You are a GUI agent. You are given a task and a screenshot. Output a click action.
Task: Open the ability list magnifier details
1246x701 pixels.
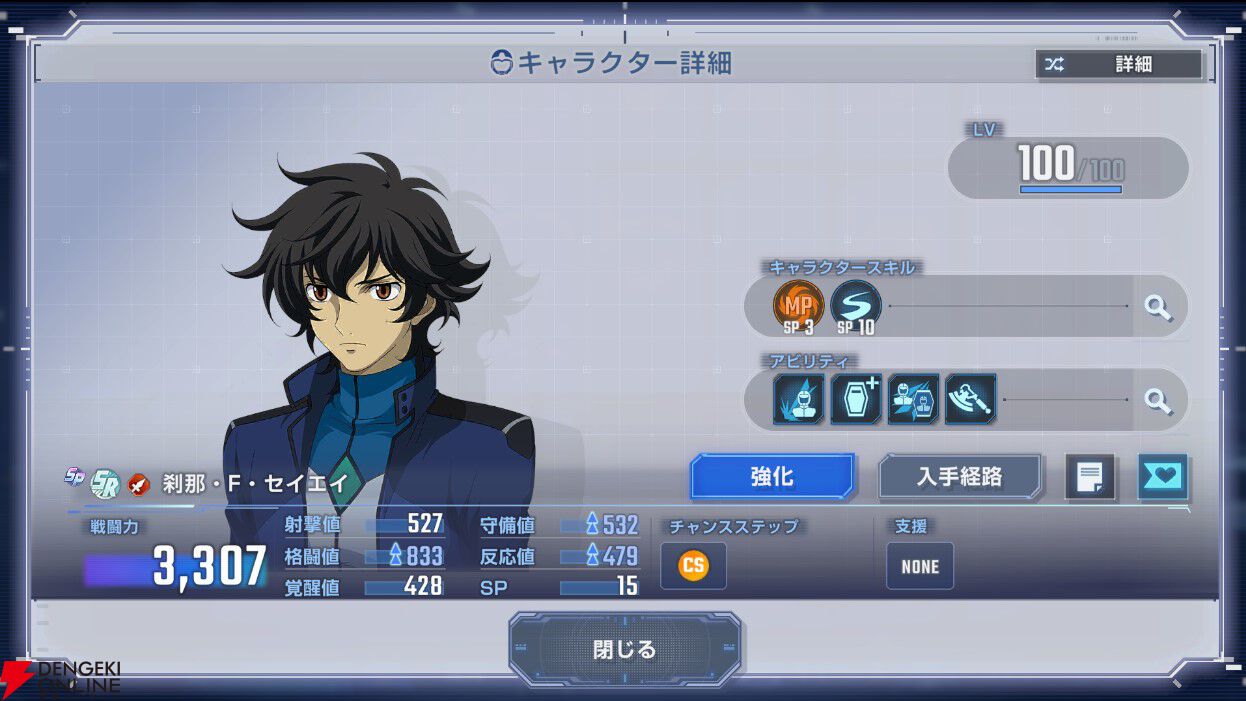pyautogui.click(x=1158, y=401)
